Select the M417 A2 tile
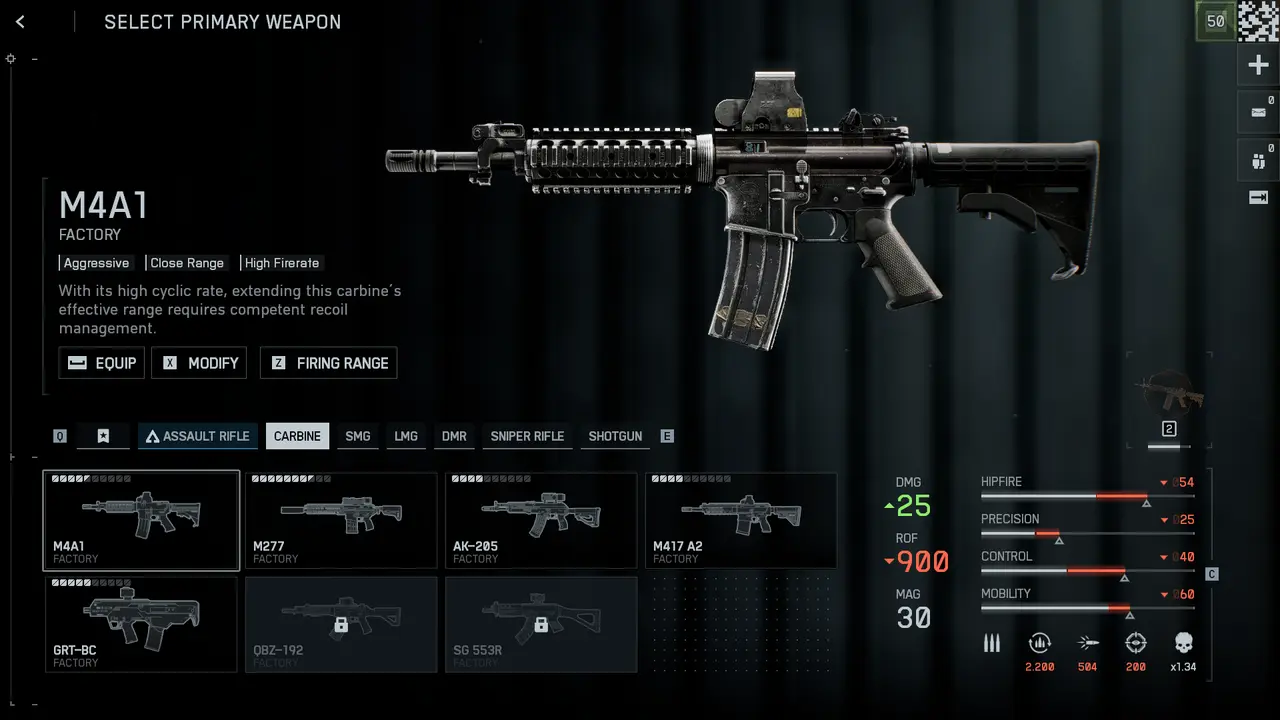 coord(741,520)
